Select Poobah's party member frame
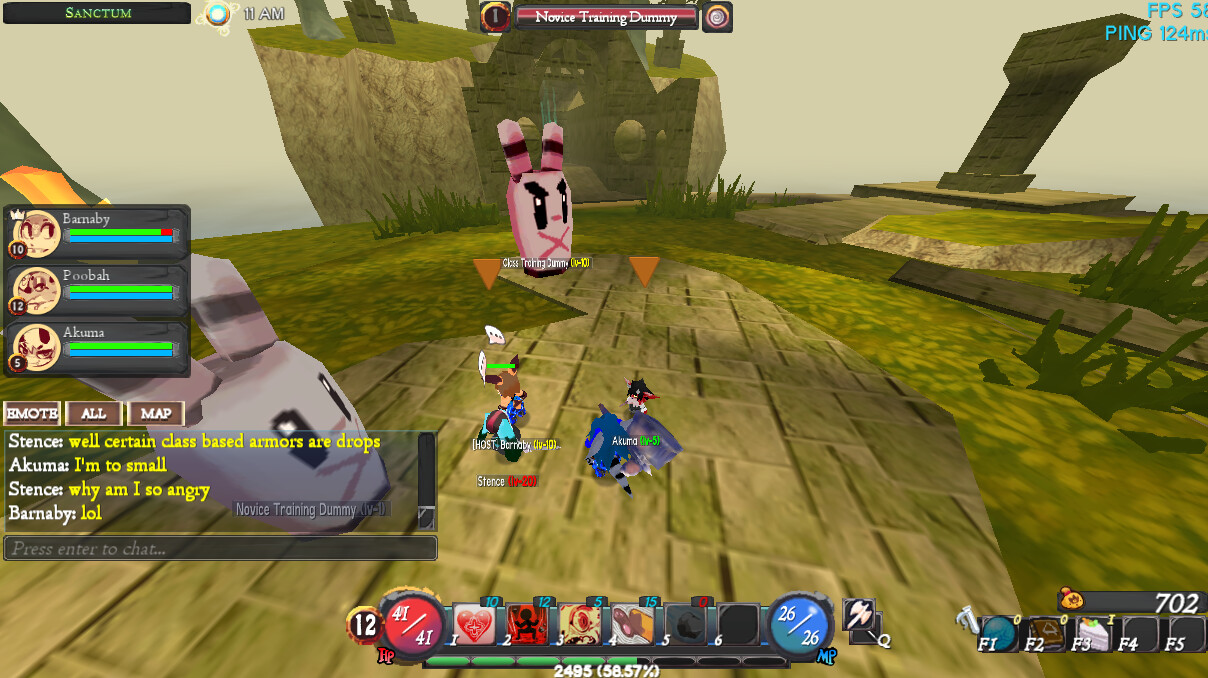The width and height of the screenshot is (1208, 678). pos(98,290)
